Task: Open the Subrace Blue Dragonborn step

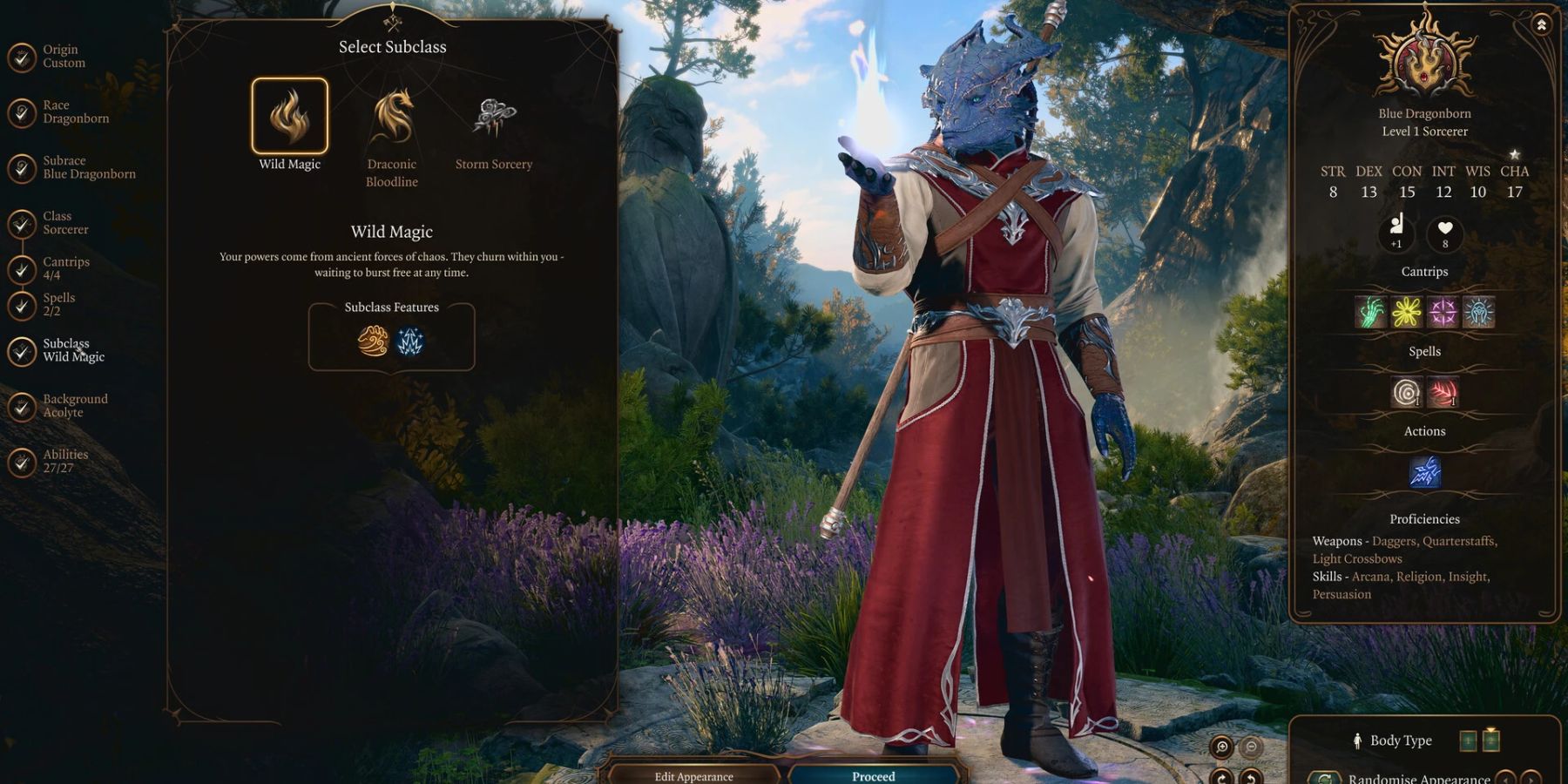Action: point(88,167)
